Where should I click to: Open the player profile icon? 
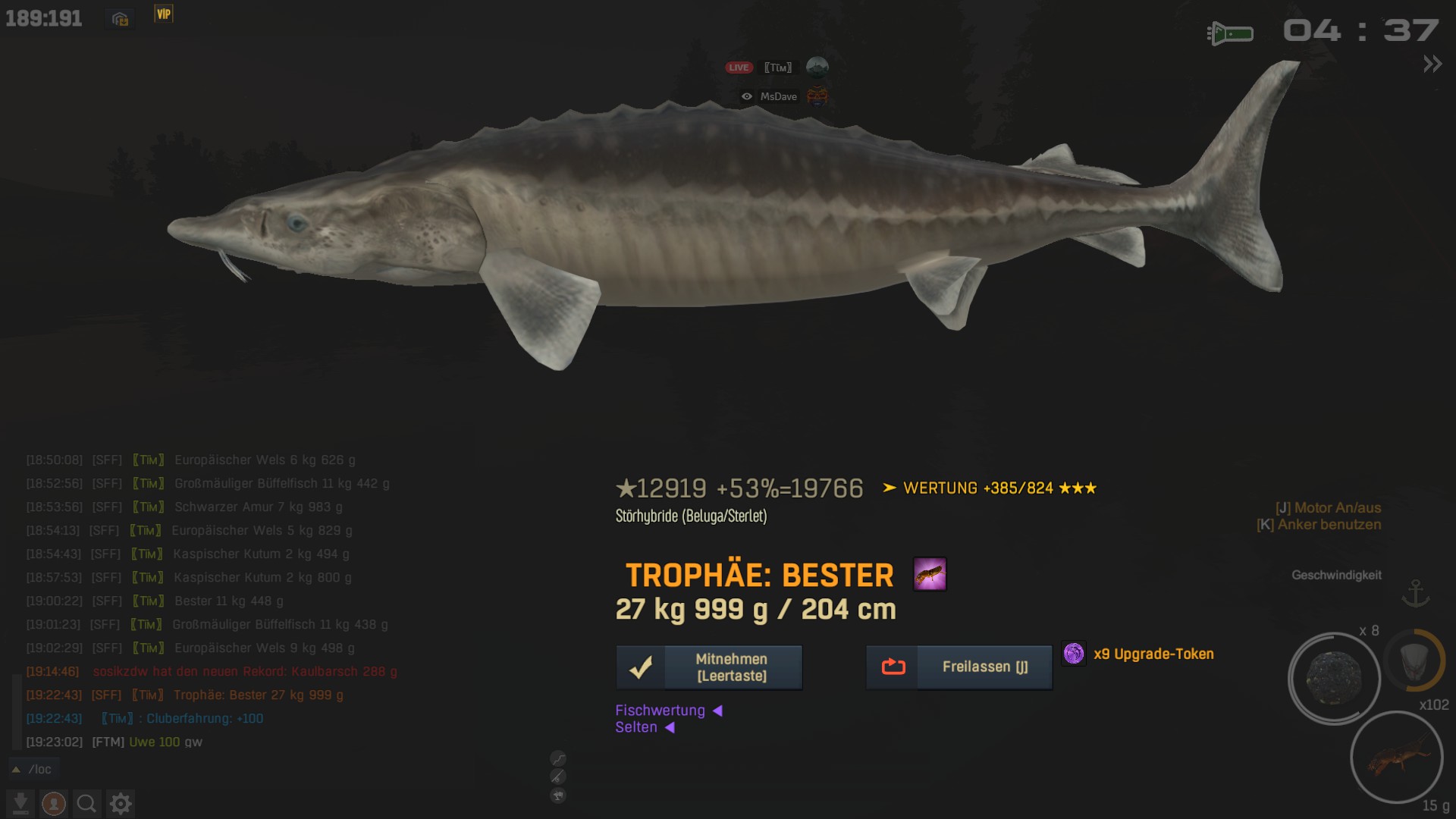tap(53, 803)
